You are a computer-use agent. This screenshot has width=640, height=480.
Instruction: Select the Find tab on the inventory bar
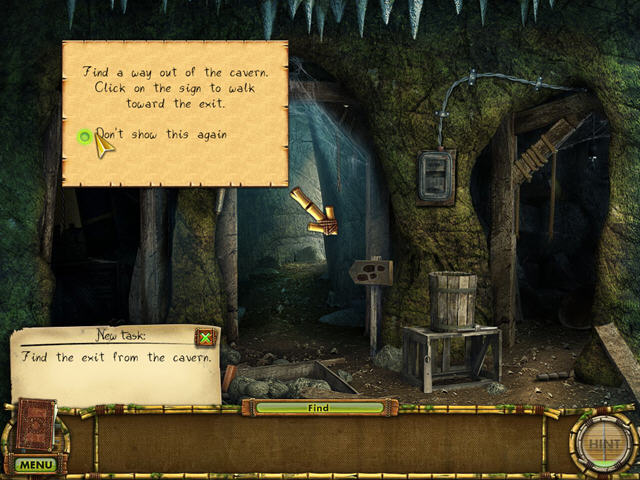point(318,408)
